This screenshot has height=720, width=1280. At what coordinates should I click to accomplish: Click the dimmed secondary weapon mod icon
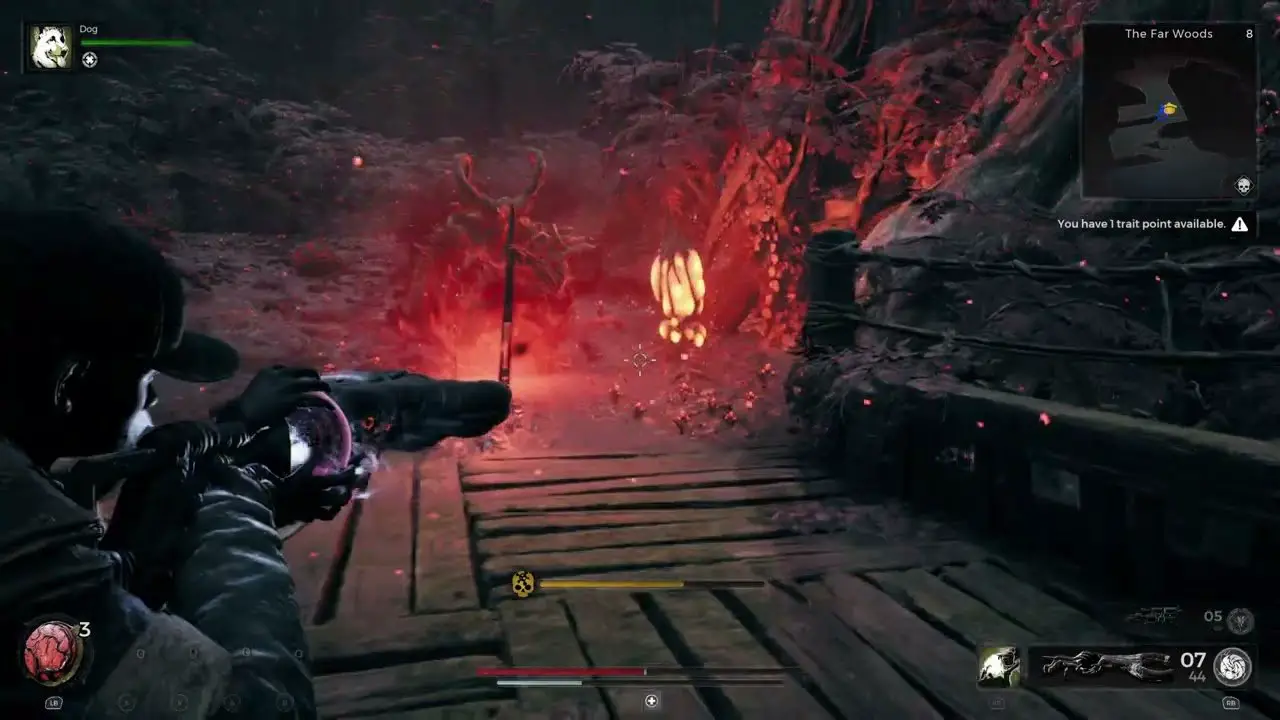(1240, 620)
